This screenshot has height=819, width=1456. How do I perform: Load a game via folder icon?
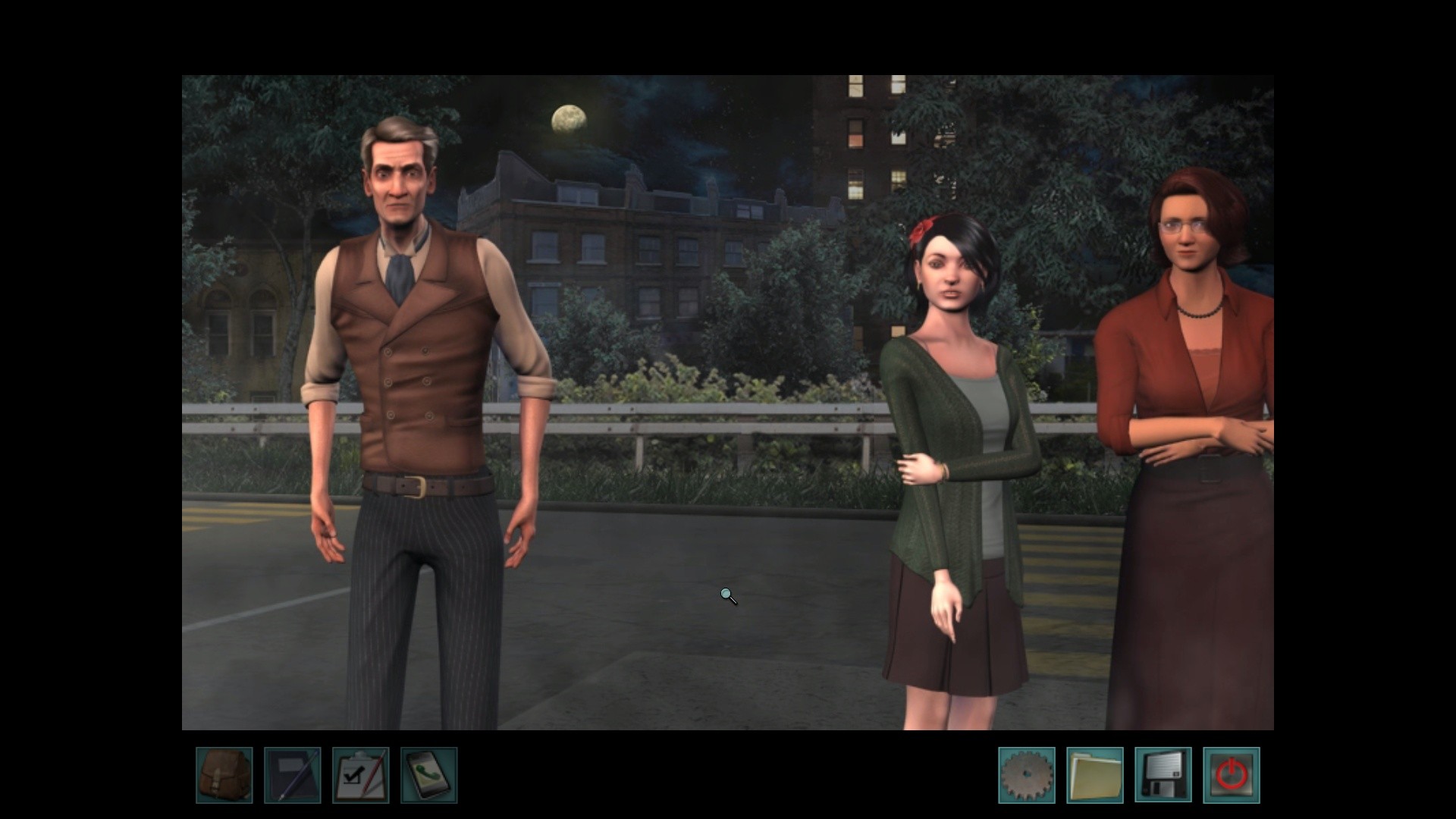coord(1094,775)
